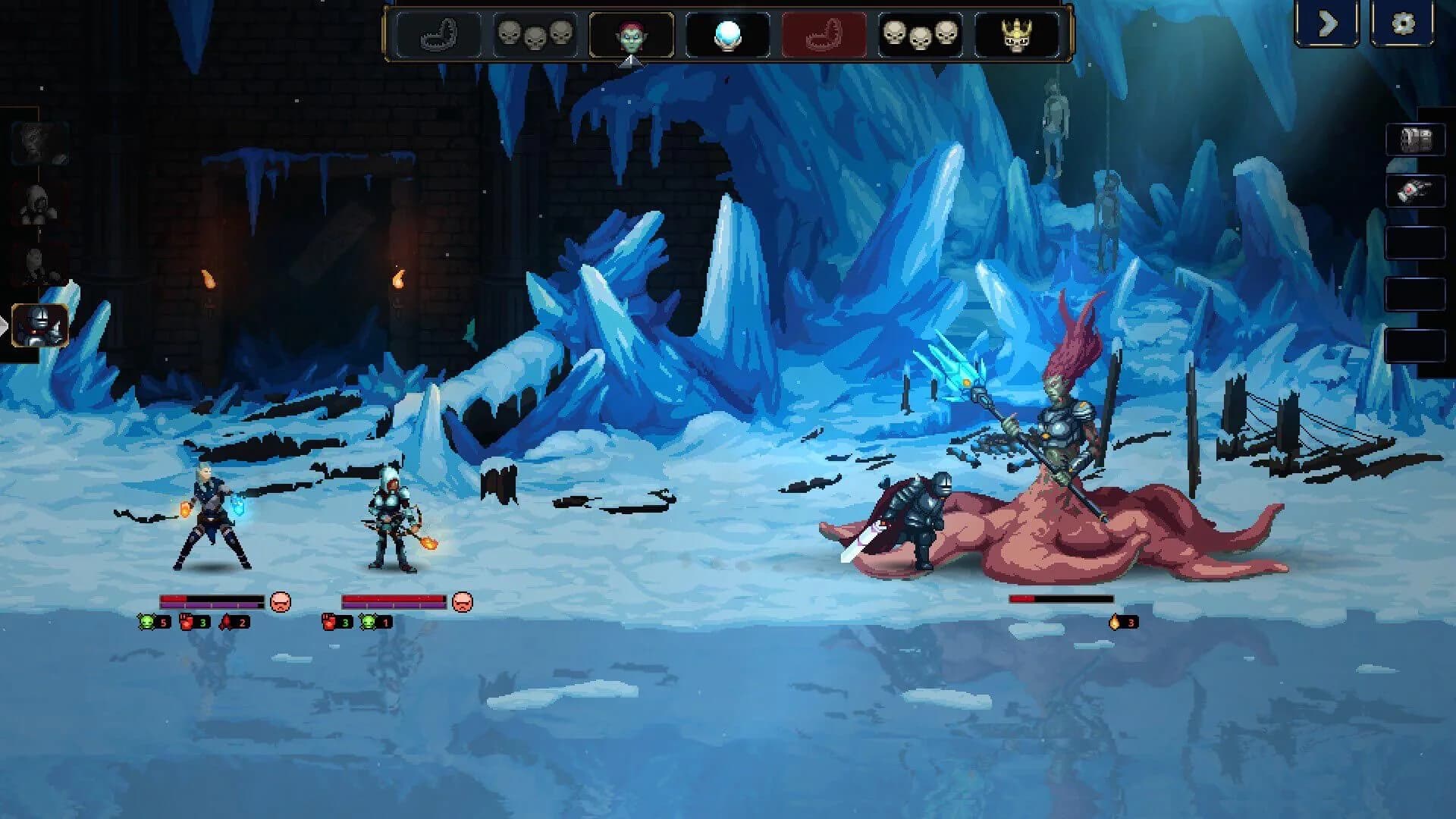Viewport: 1456px width, 819px height.
Task: Select the crowned skull portrait at the end of the turn bar
Action: coord(1016,33)
